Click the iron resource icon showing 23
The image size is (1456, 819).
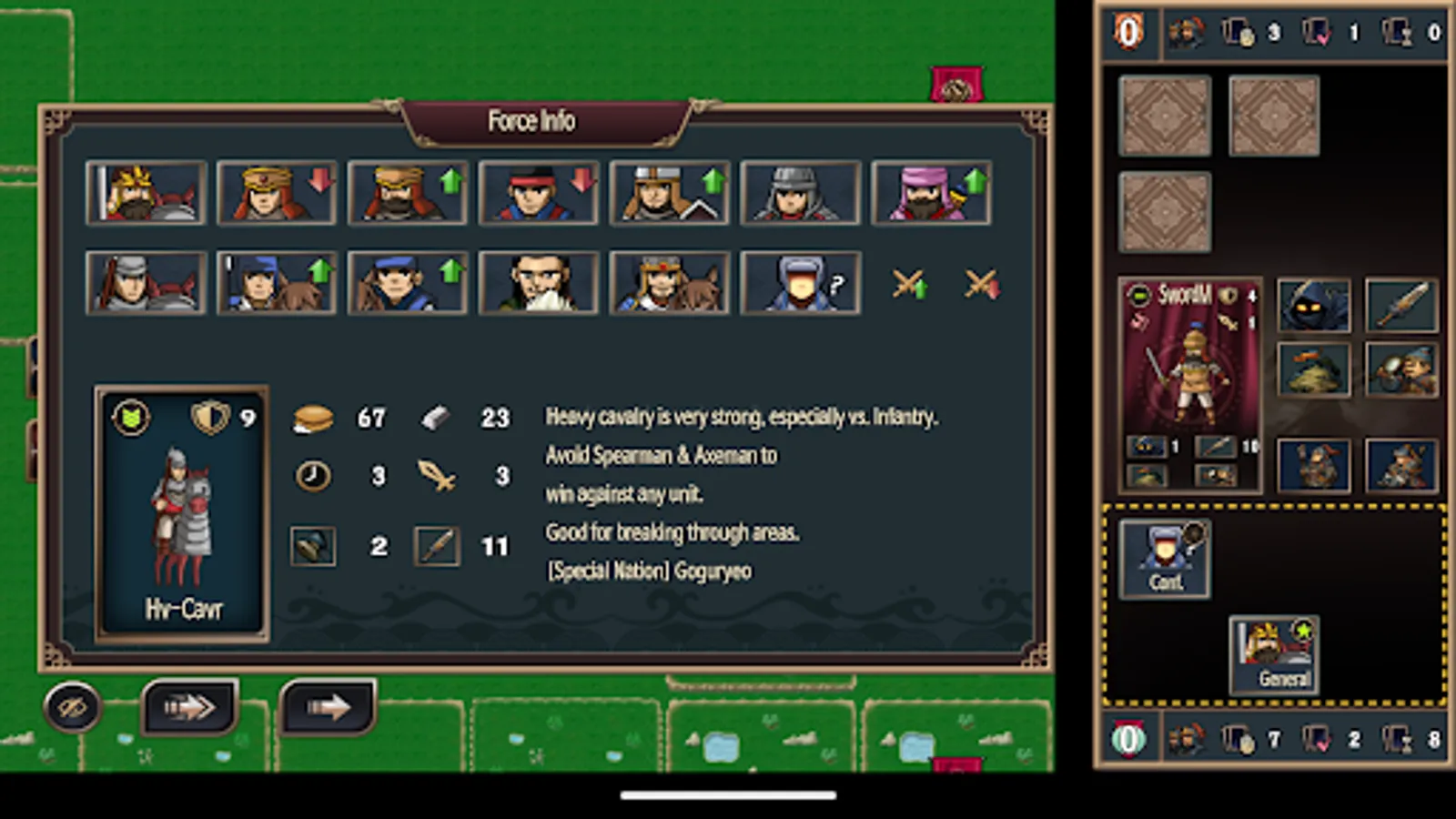[437, 418]
